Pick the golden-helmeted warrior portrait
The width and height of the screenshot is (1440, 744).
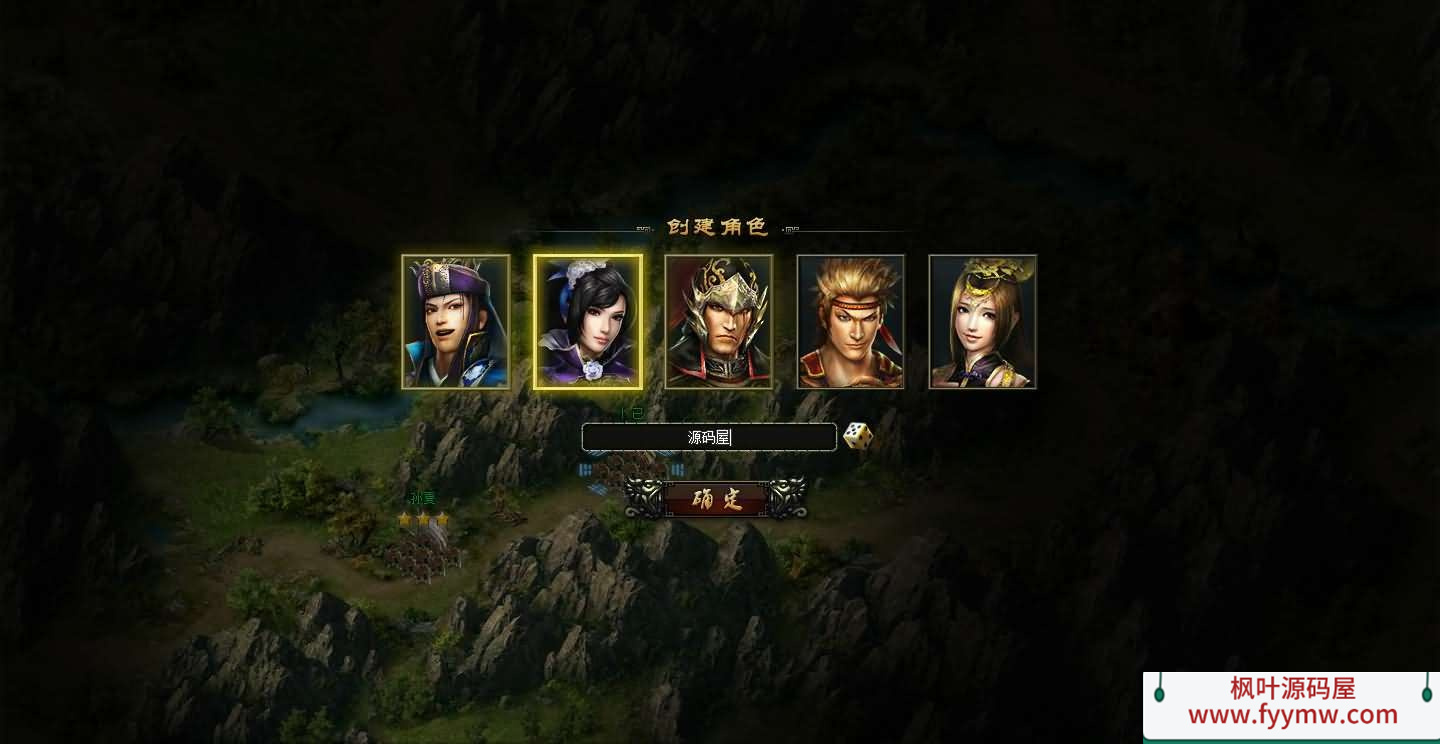(x=719, y=322)
